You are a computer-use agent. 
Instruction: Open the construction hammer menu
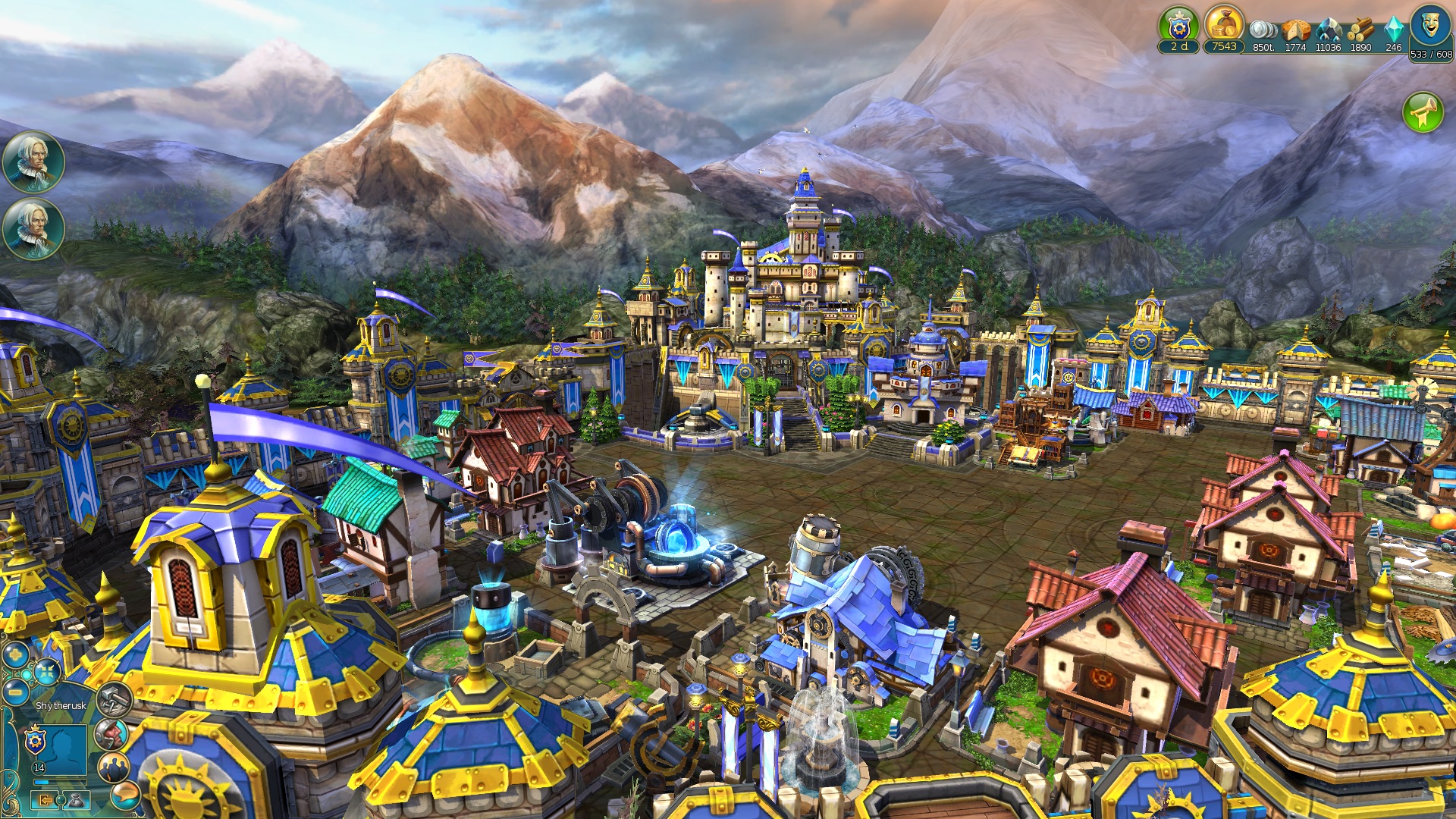[114, 699]
